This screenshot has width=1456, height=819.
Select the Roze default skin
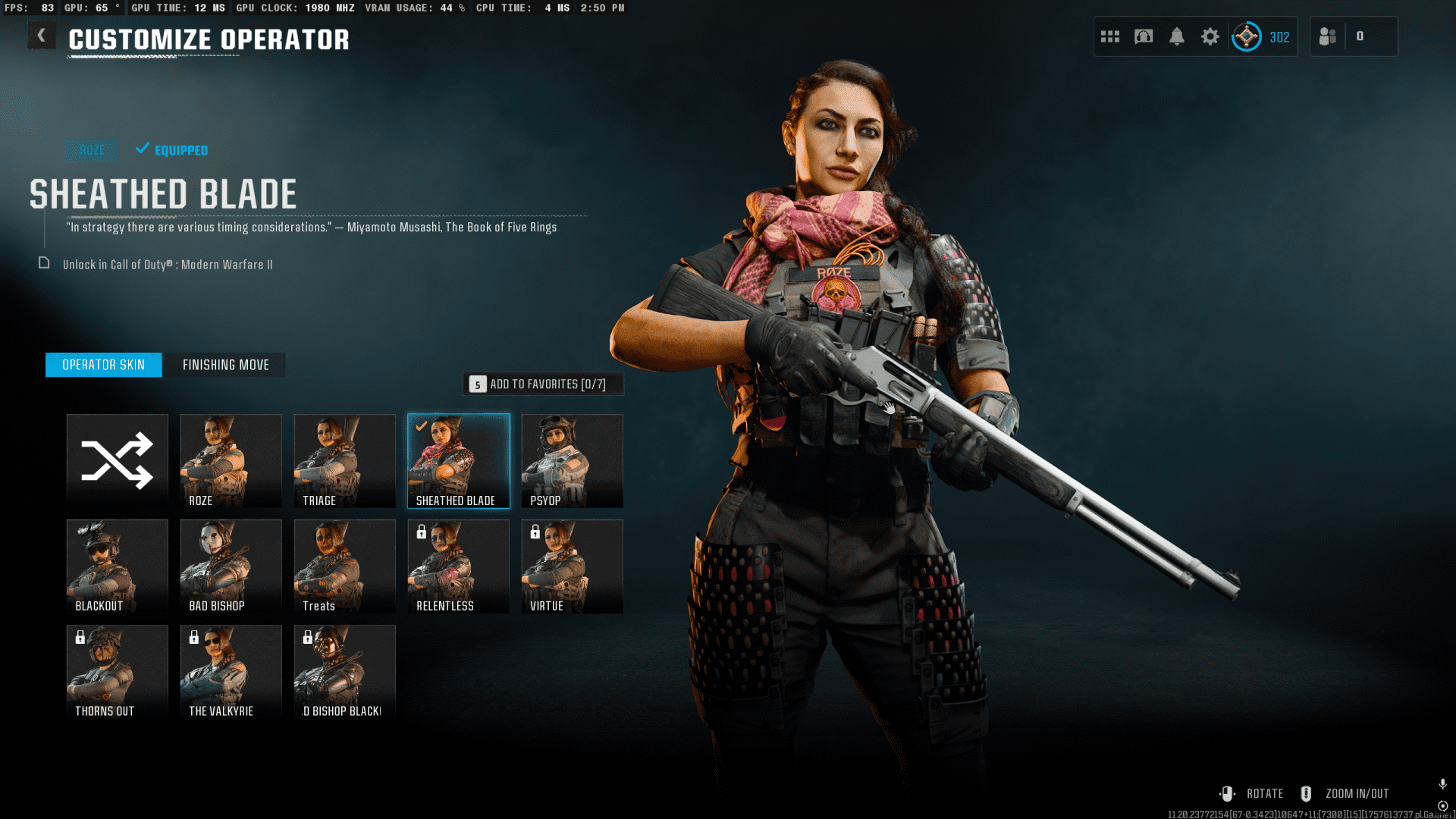pyautogui.click(x=231, y=461)
